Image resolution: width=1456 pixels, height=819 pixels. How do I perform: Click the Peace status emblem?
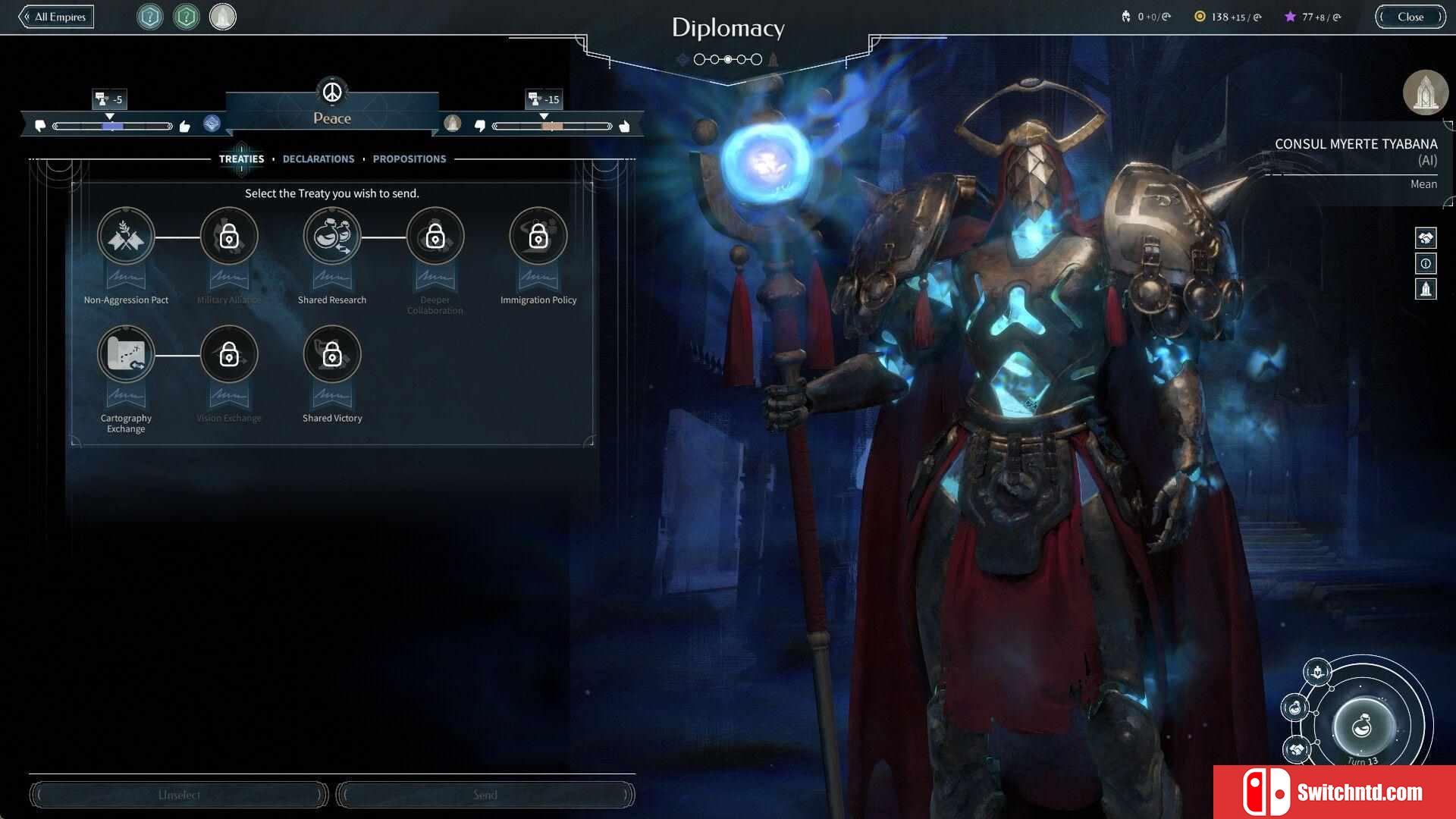(x=332, y=93)
